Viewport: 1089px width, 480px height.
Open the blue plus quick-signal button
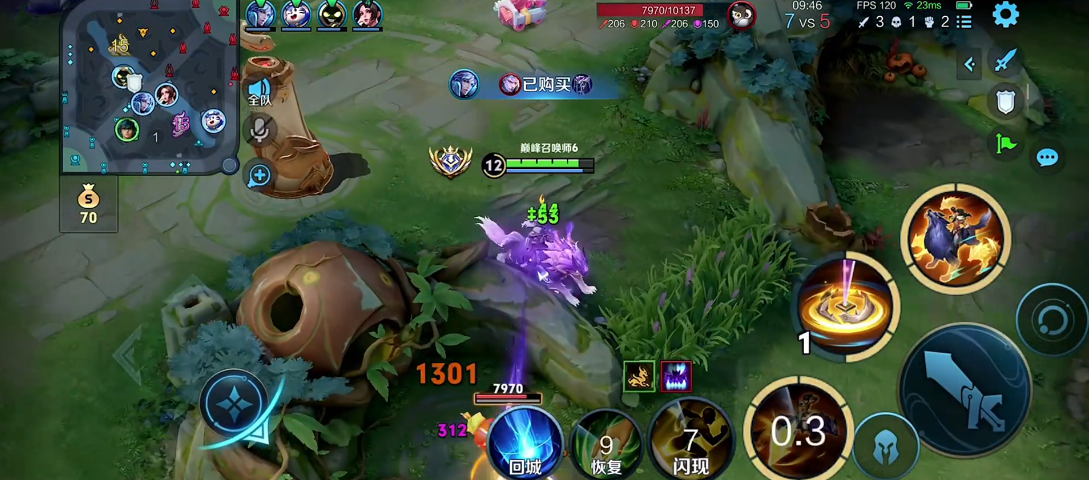pyautogui.click(x=259, y=176)
